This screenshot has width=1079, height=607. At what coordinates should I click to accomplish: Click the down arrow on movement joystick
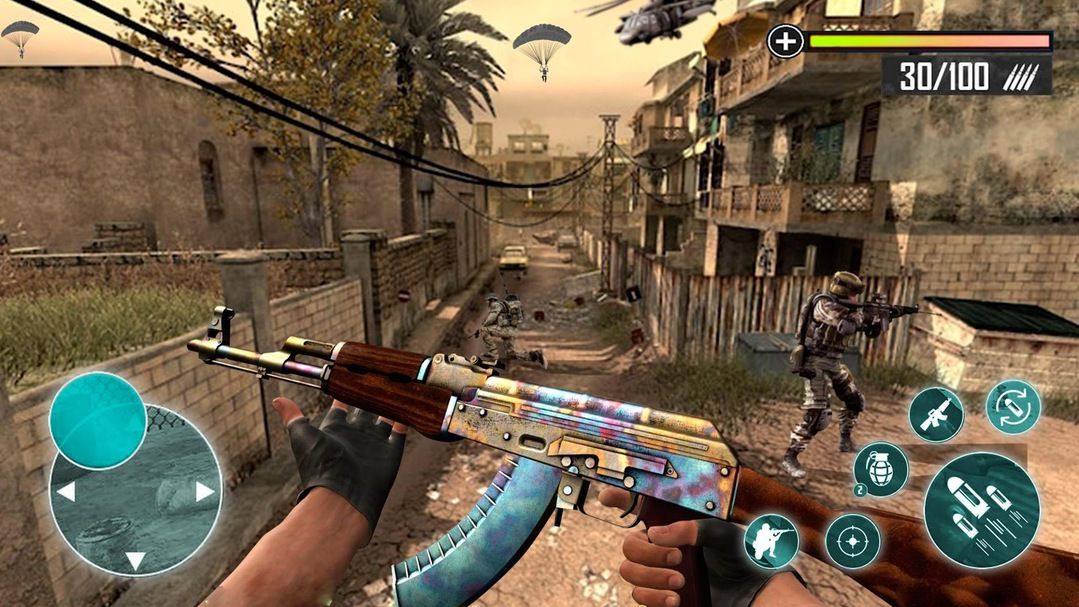click(x=135, y=560)
